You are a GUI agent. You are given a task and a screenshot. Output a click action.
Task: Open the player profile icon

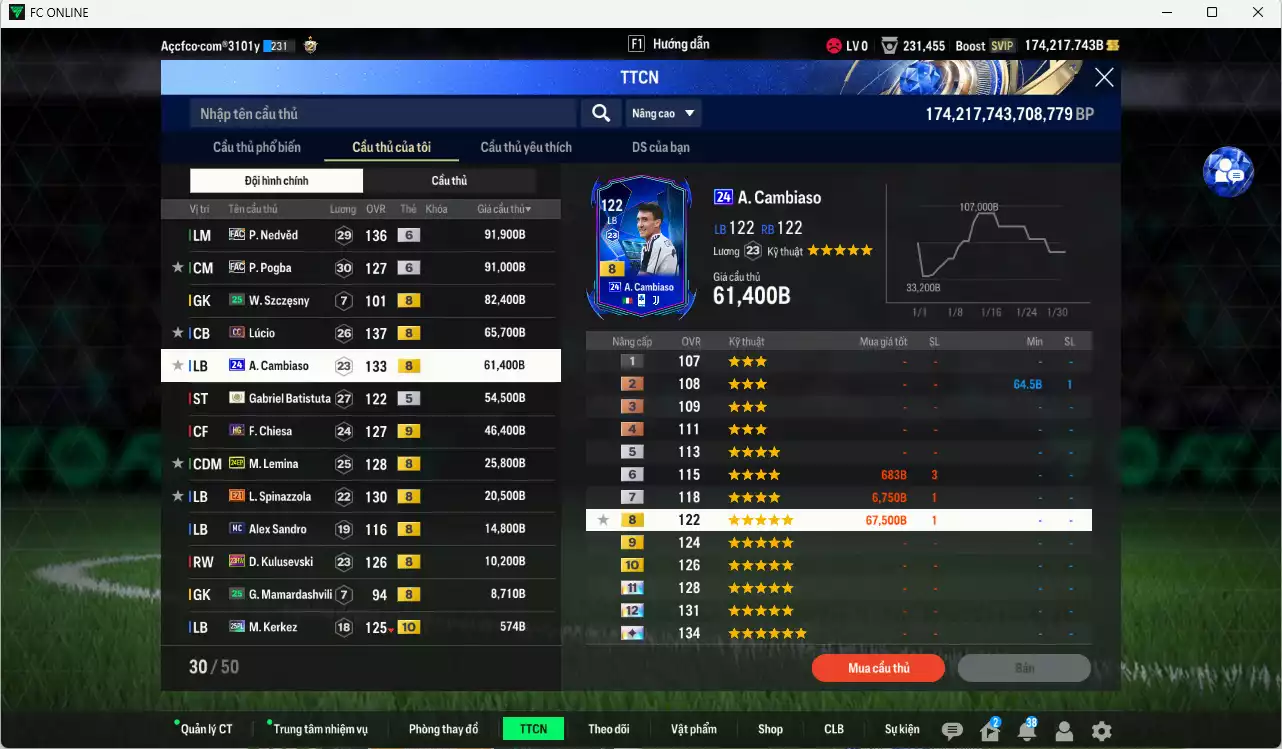point(1063,731)
